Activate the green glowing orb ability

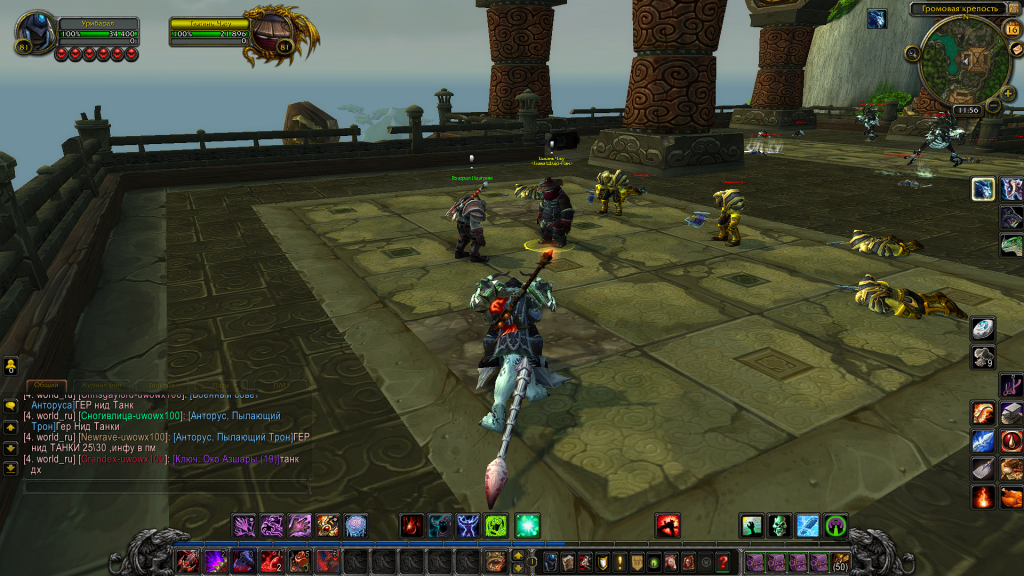pos(527,525)
